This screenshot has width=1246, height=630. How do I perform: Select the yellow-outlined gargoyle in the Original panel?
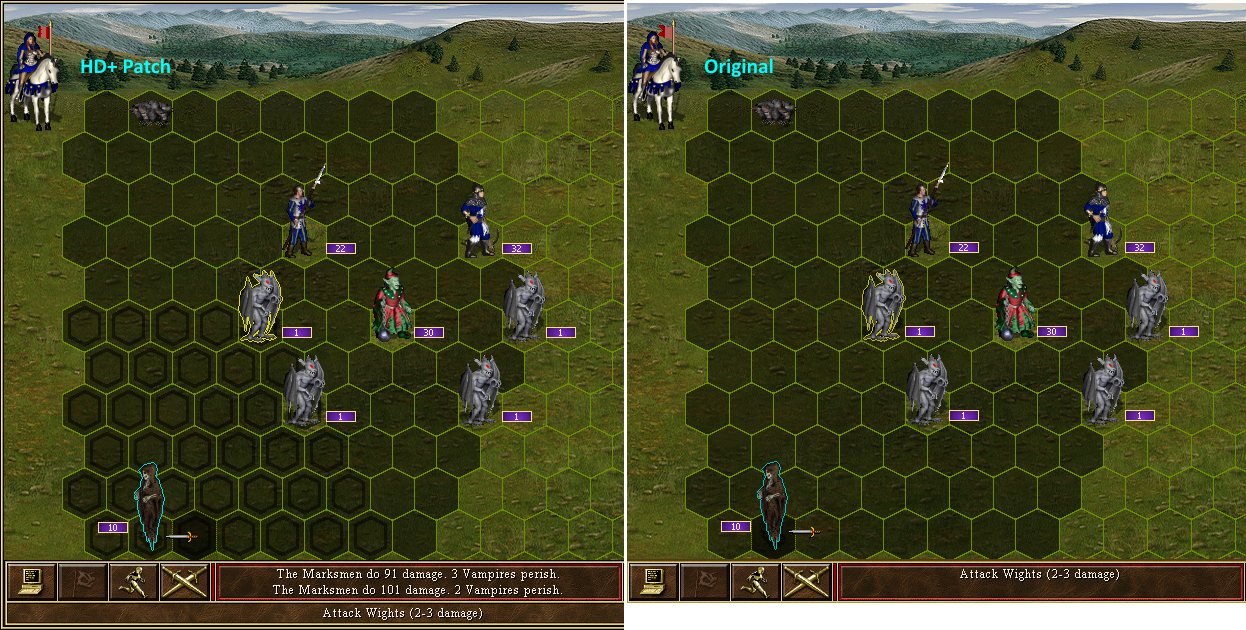[x=884, y=307]
